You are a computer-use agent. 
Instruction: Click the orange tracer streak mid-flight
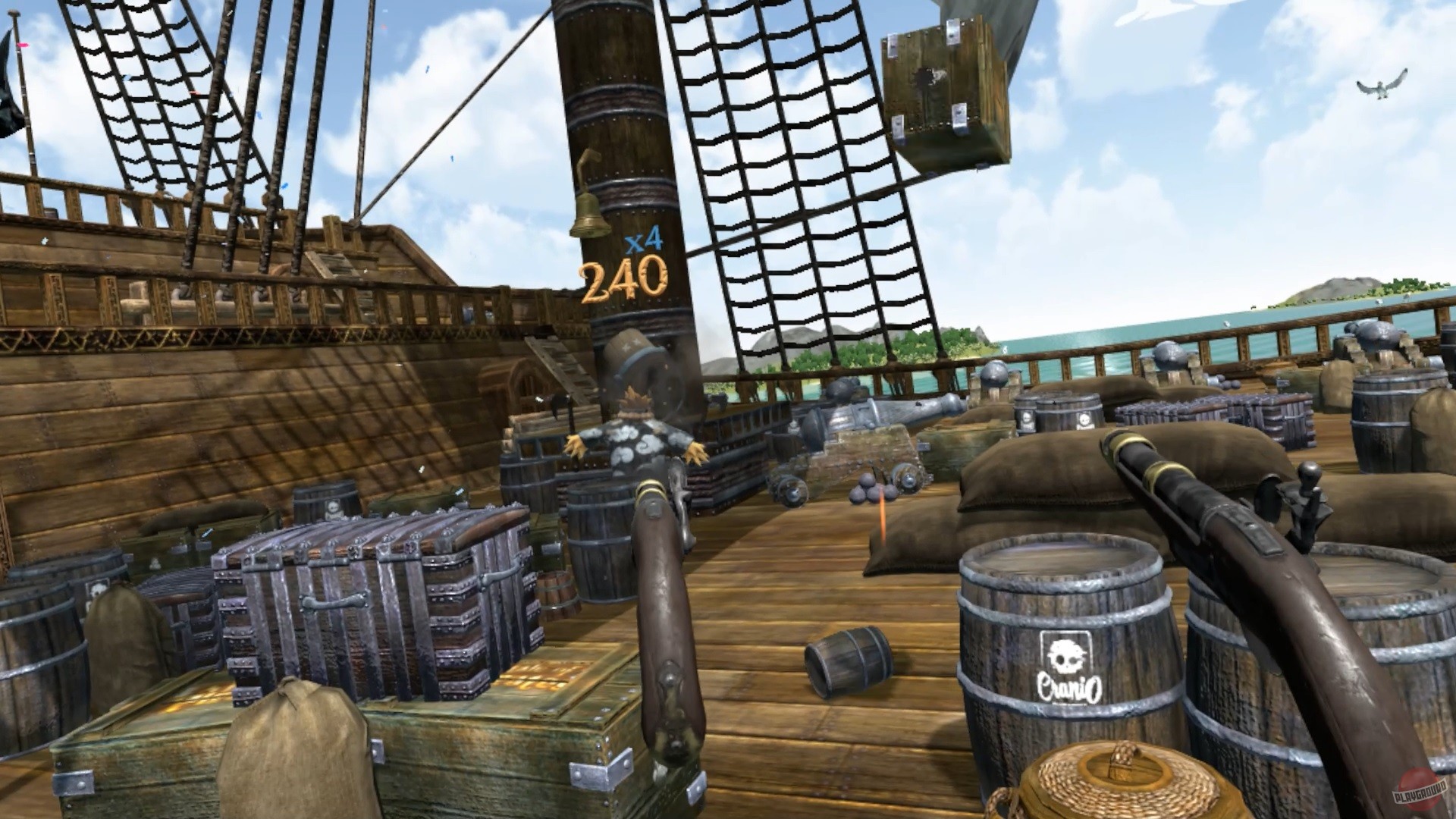pyautogui.click(x=881, y=516)
